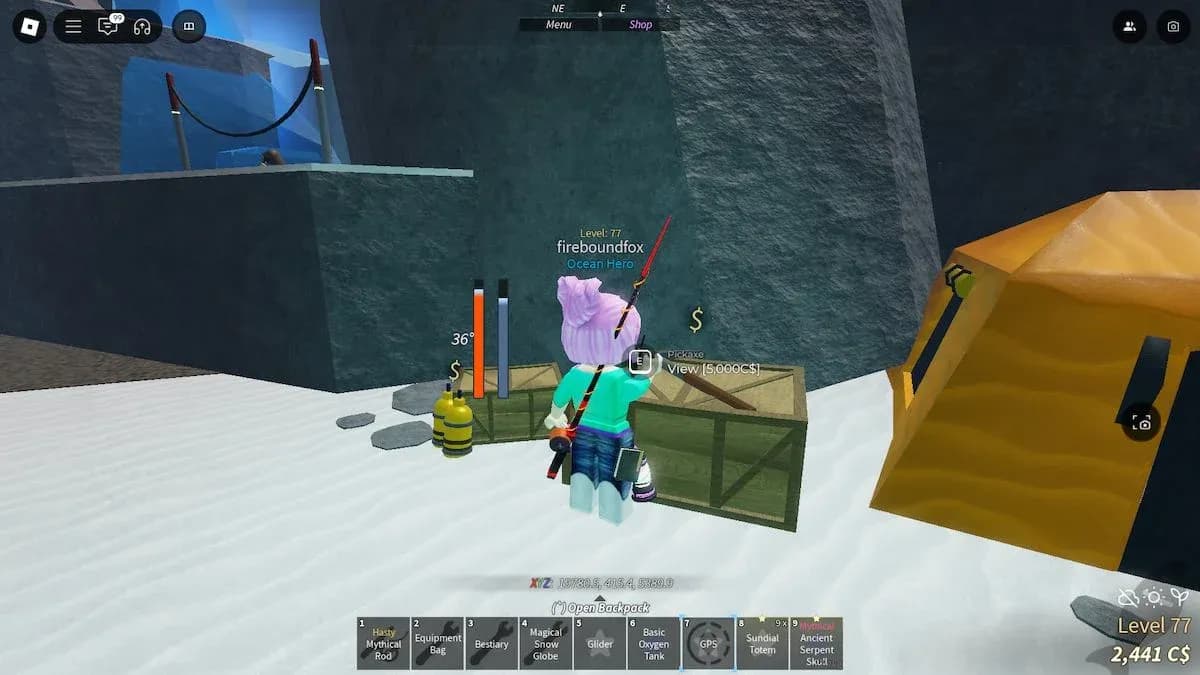Equip the Ancient Serpent Skull
Image resolution: width=1200 pixels, height=675 pixels.
(816, 643)
